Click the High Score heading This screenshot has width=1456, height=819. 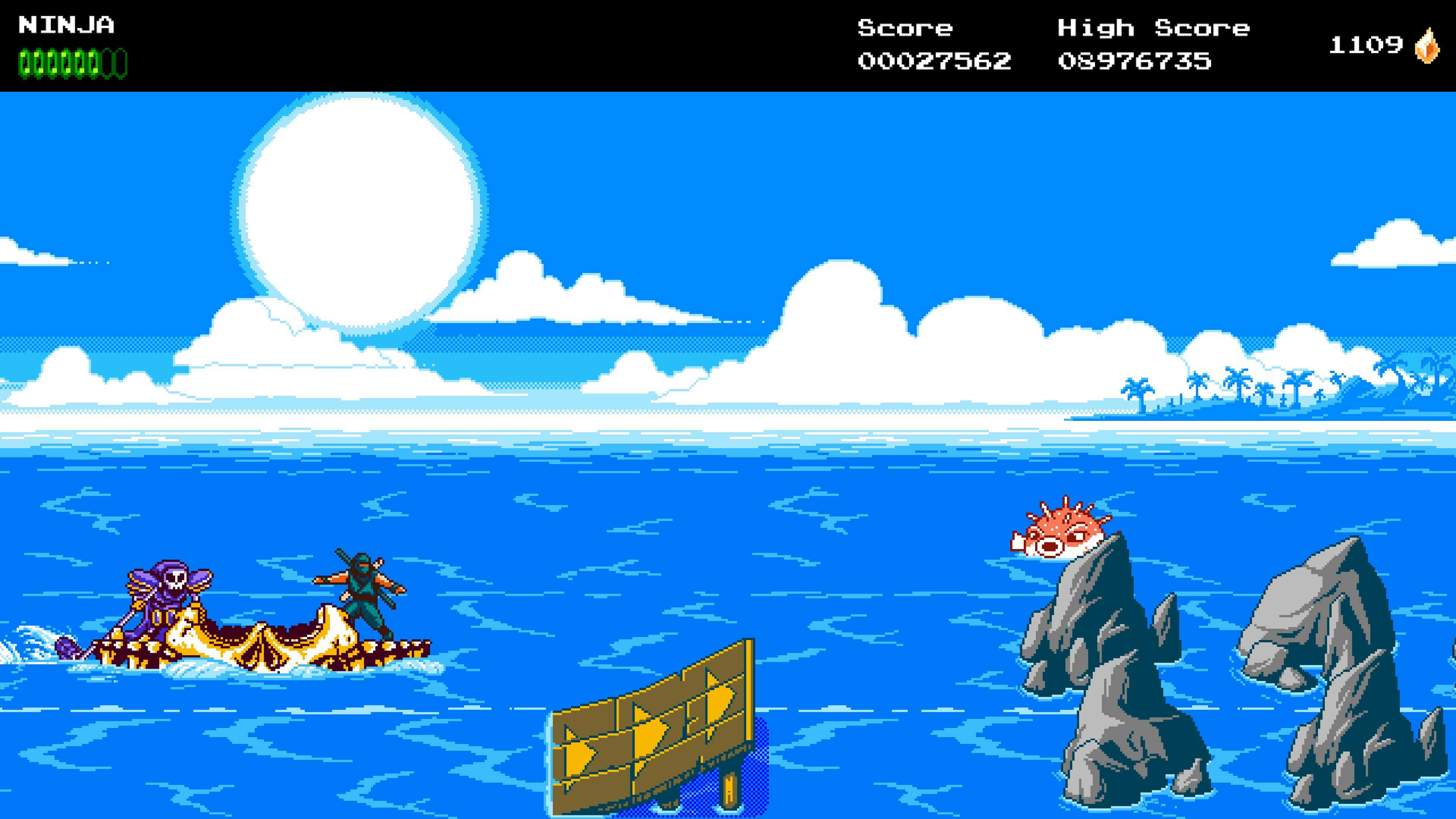1153,28
